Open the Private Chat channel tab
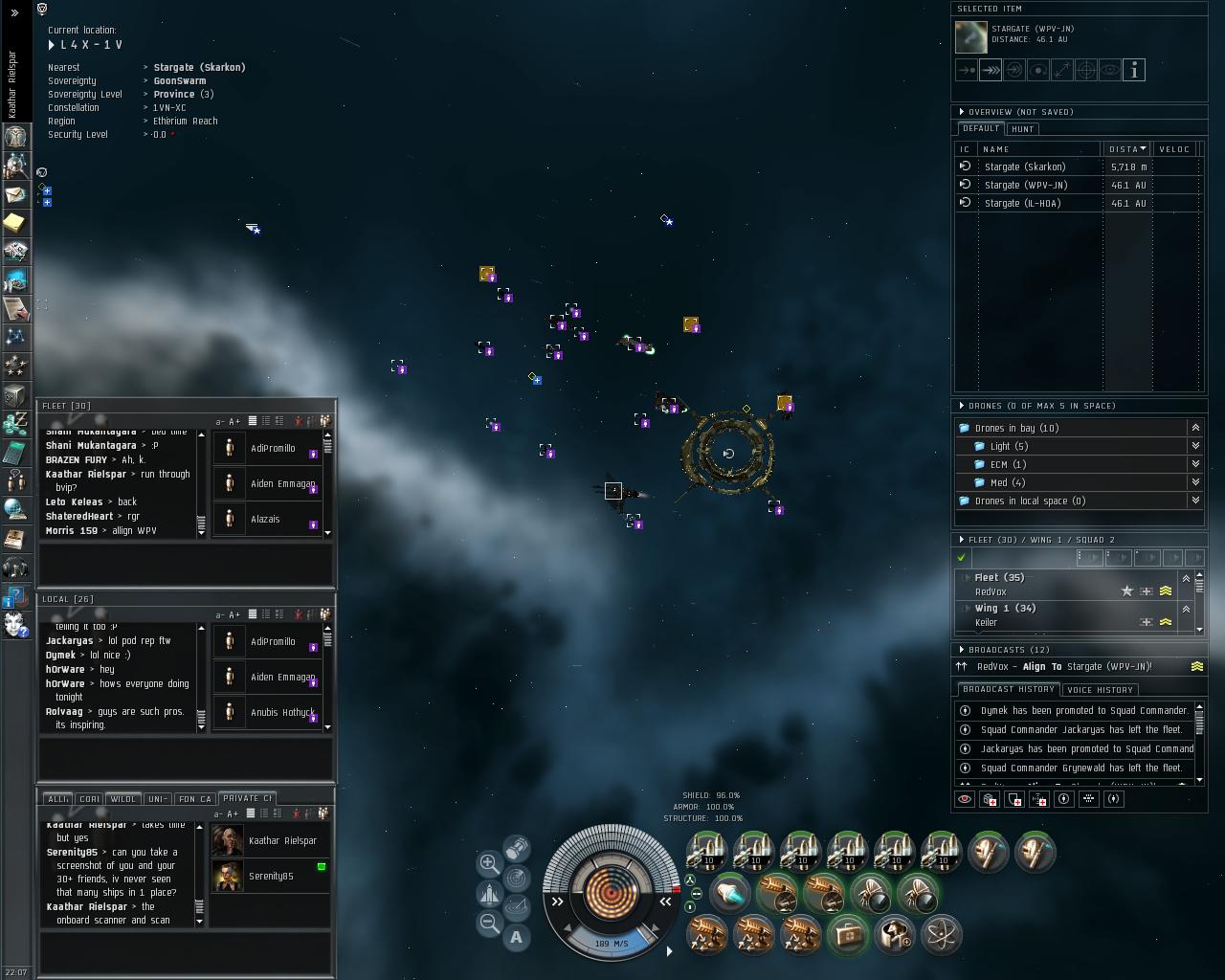The image size is (1225, 980). pos(246,798)
